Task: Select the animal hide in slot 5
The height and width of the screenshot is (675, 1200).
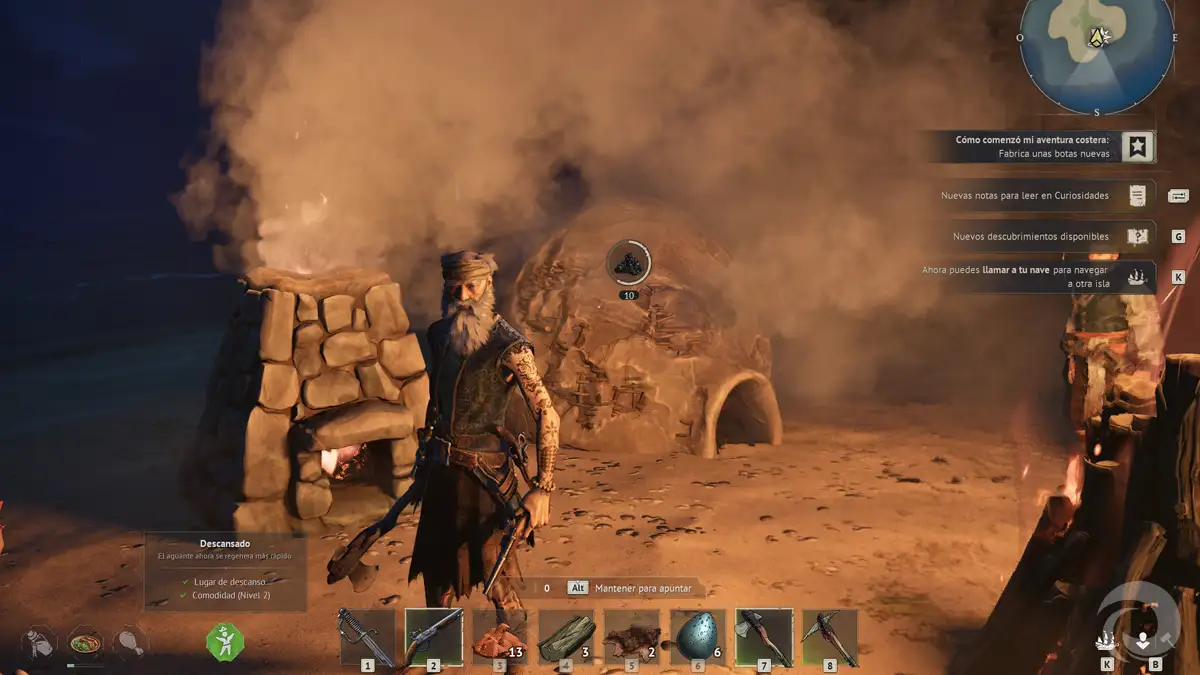Action: [631, 637]
